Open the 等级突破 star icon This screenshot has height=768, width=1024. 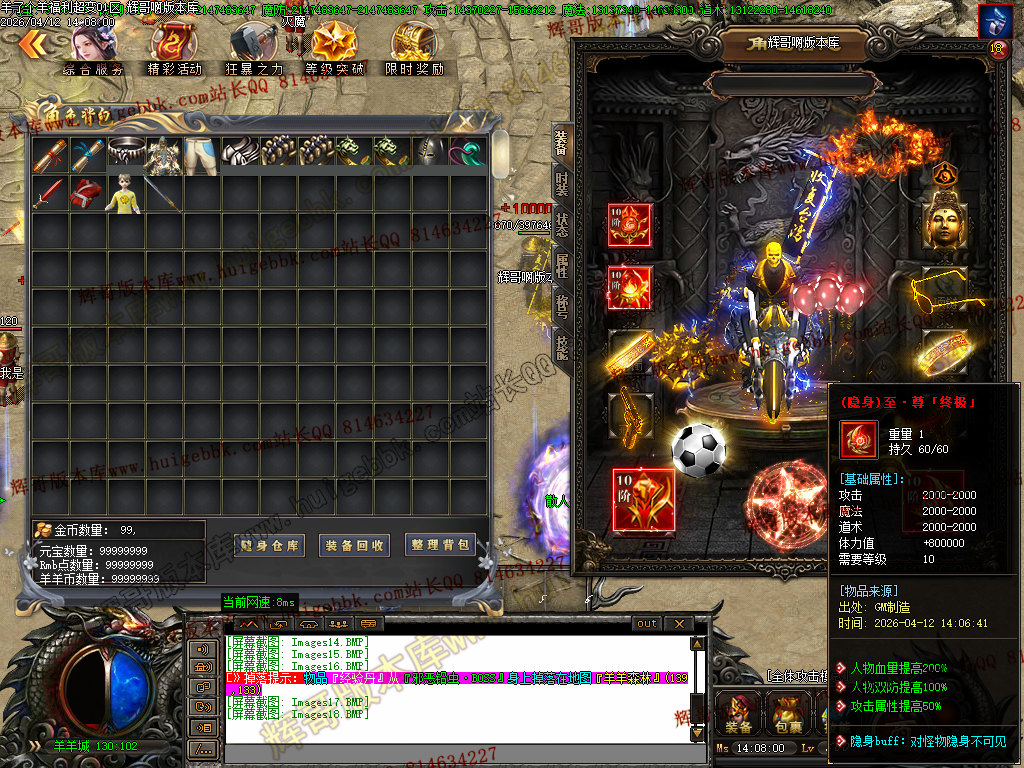[x=333, y=48]
